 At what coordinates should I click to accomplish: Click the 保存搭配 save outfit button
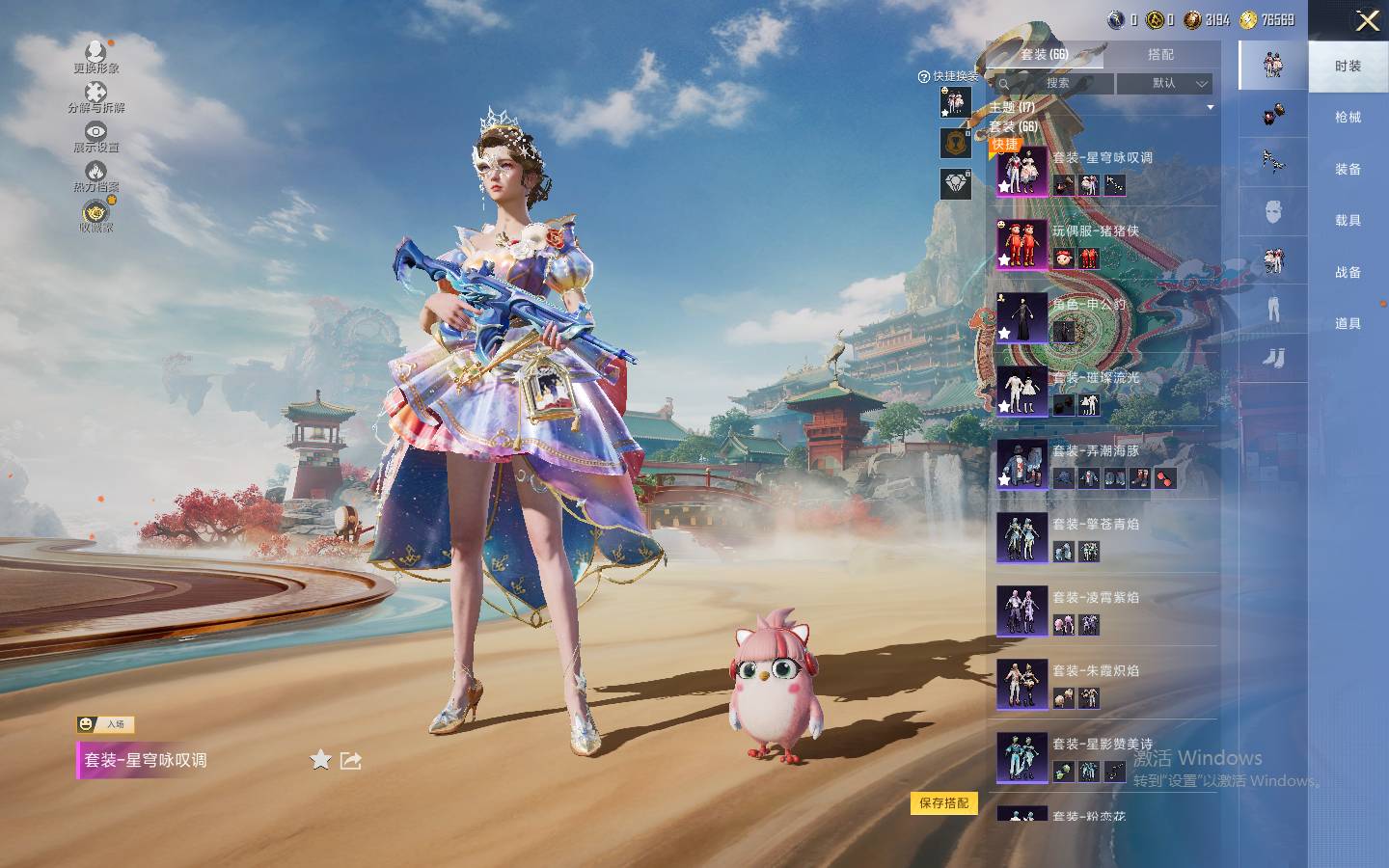click(944, 802)
